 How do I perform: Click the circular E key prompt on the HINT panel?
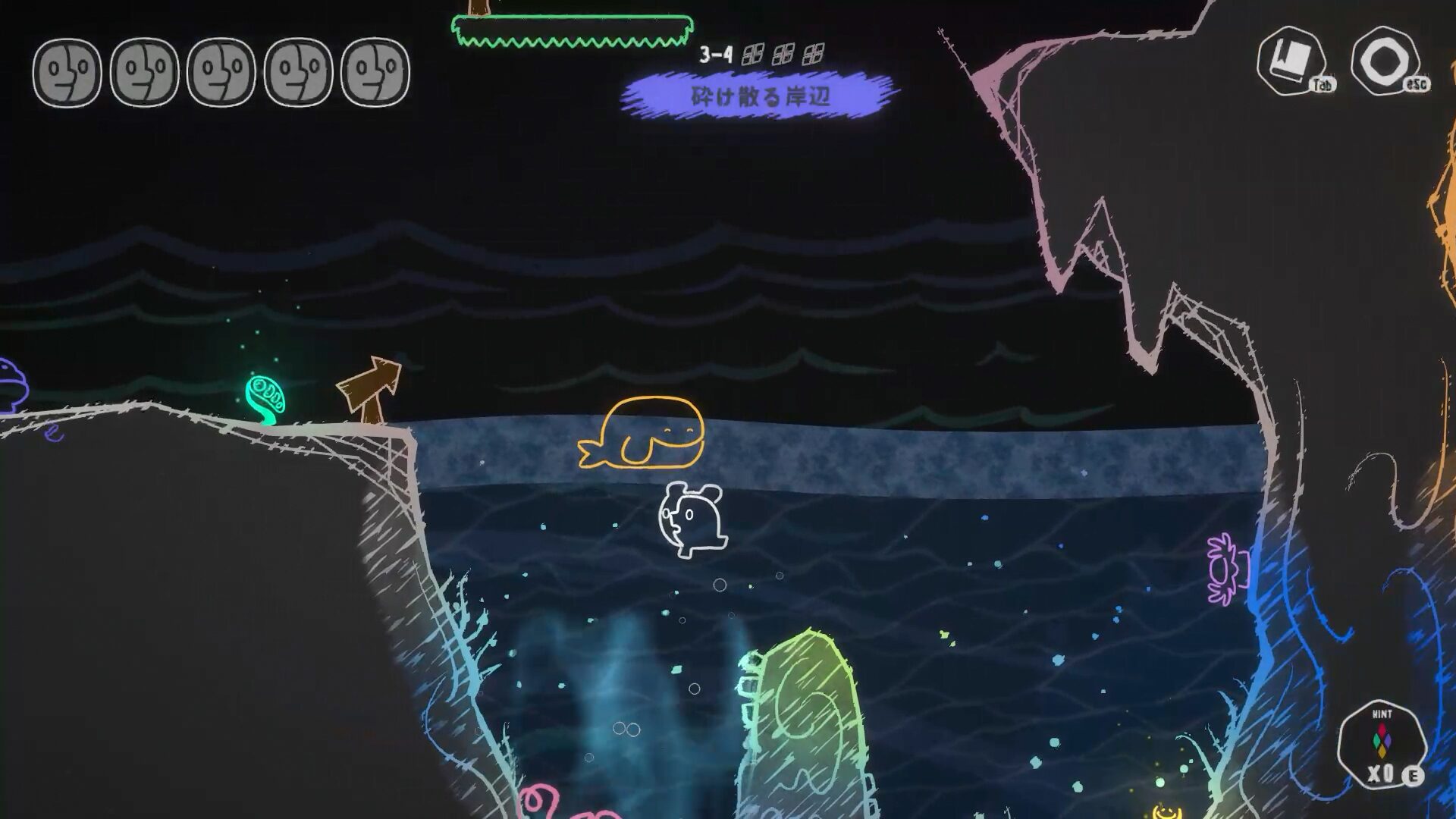(1414, 776)
